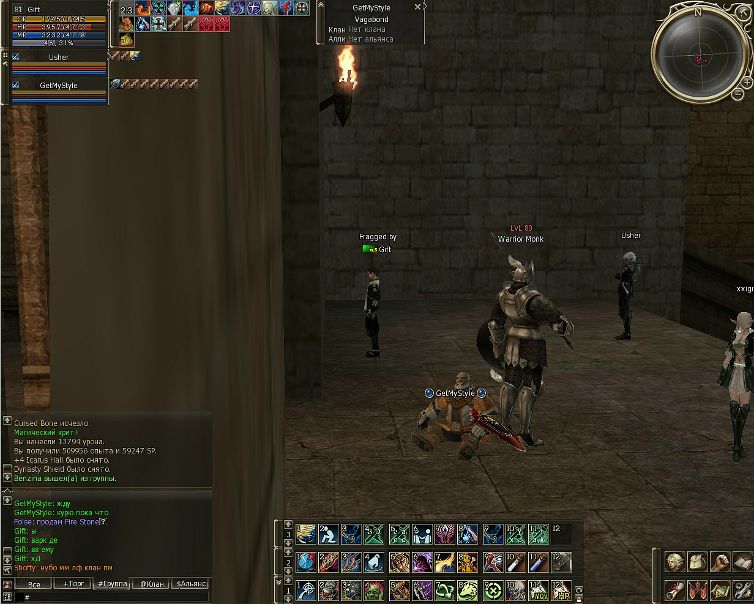
Task: Click the first slot of bottom hotbar row
Action: click(307, 590)
